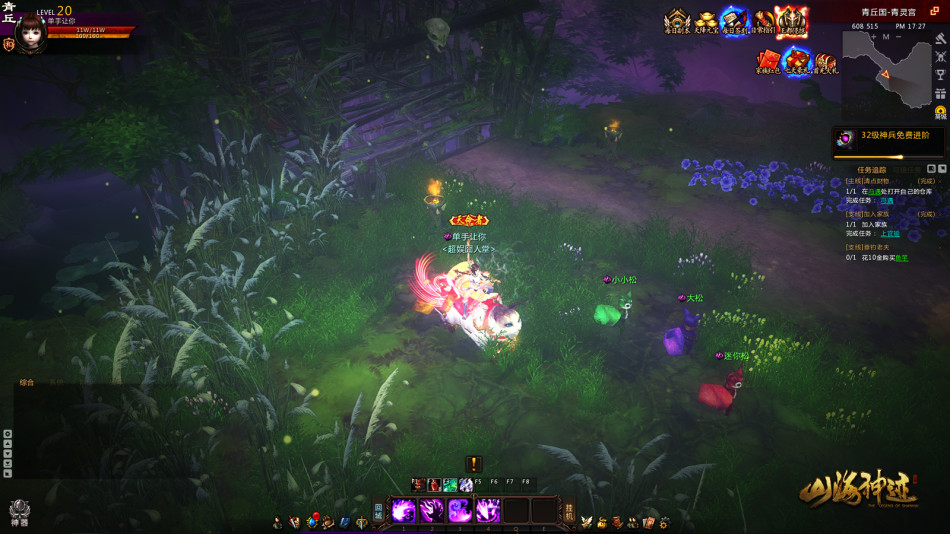Image resolution: width=950 pixels, height=534 pixels.
Task: Open the 七天豪礼 seven-day gift icon
Action: pyautogui.click(x=796, y=62)
